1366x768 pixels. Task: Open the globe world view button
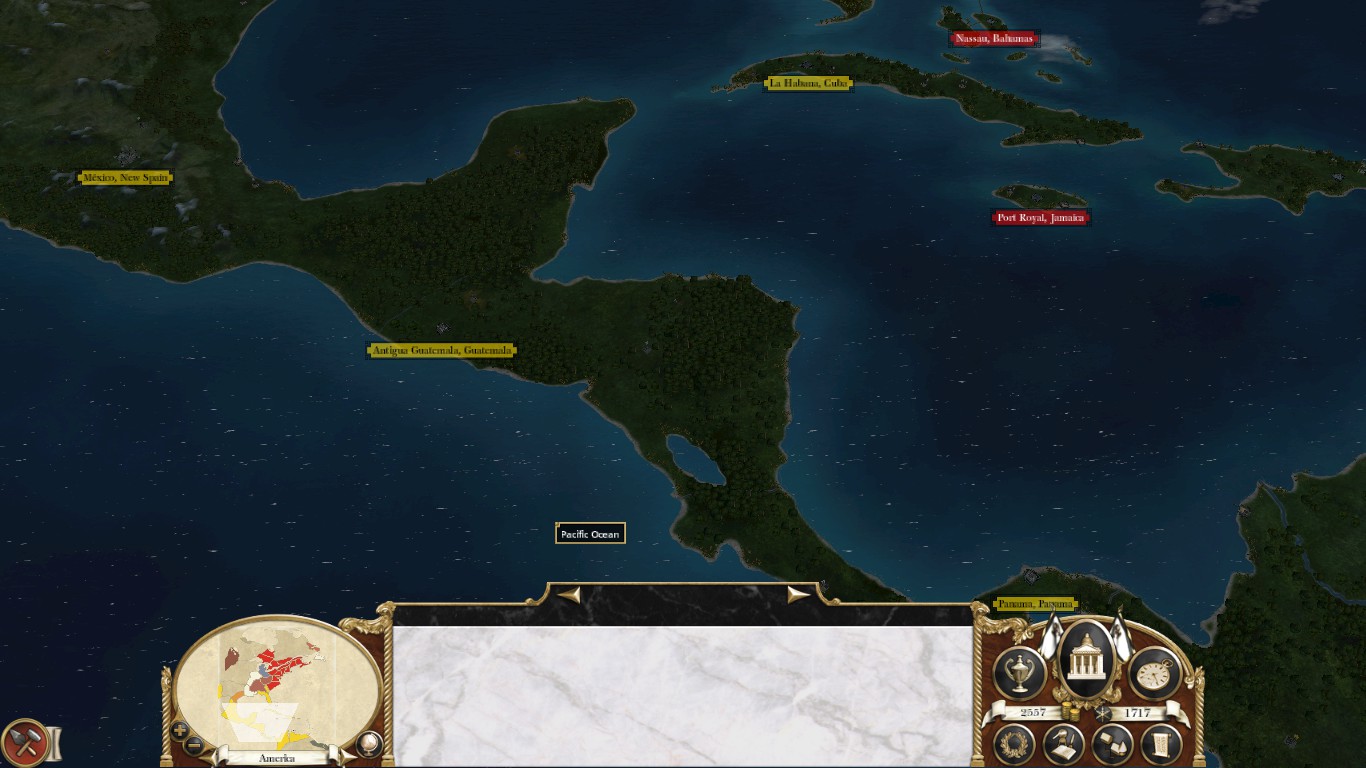point(369,744)
